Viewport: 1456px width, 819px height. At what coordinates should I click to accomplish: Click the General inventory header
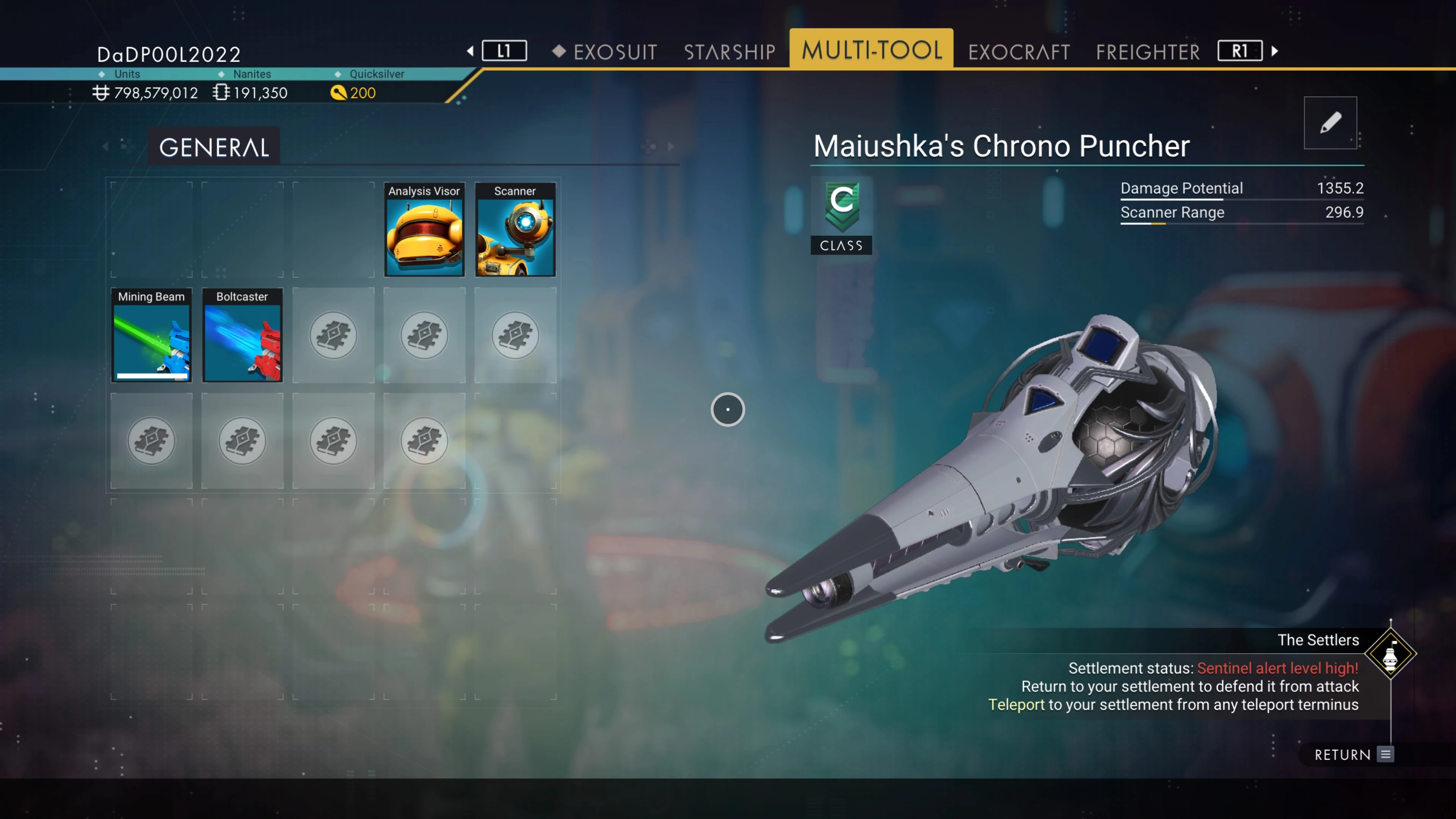(213, 147)
